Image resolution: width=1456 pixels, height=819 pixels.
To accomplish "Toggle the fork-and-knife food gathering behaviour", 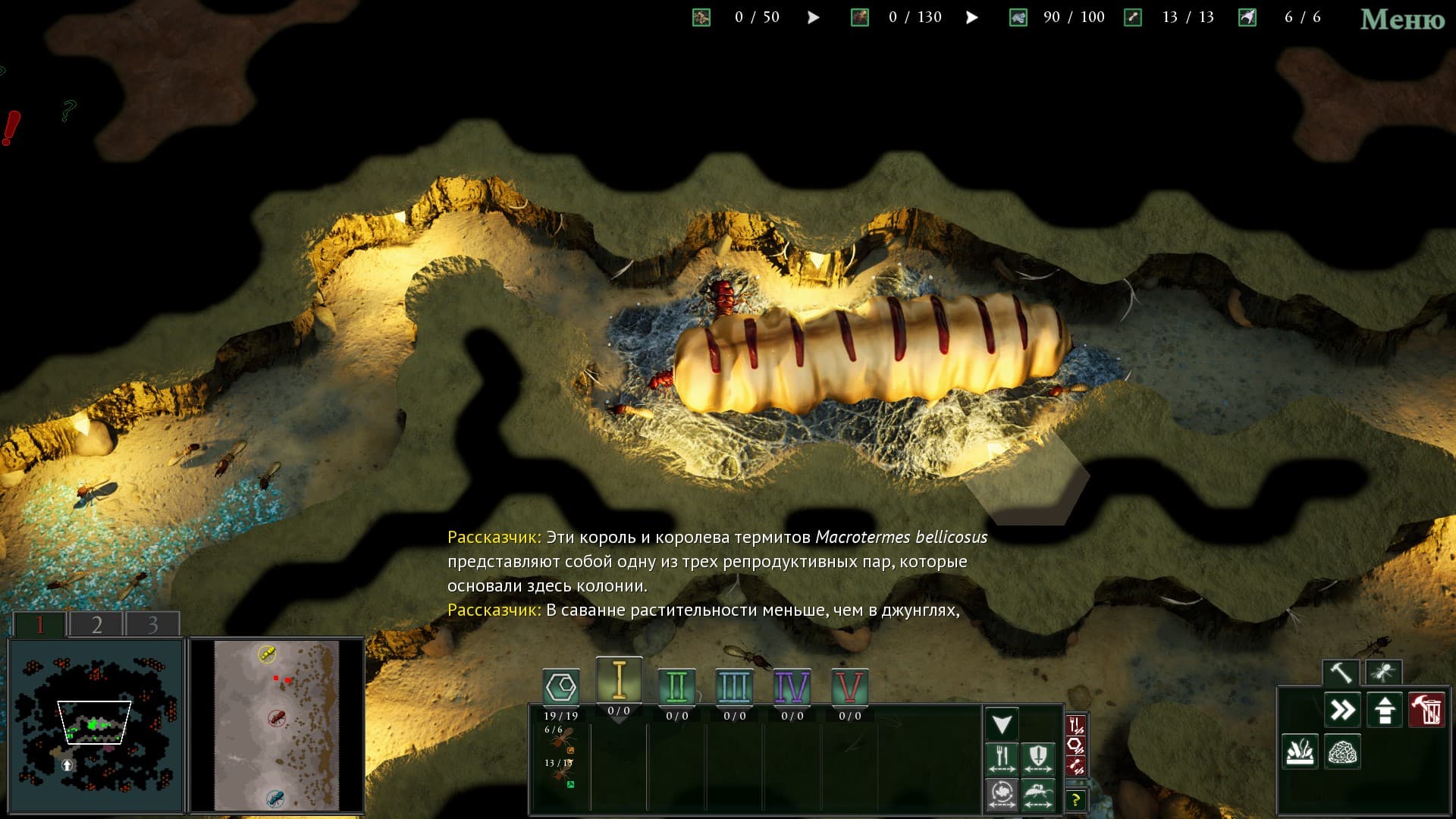I will [x=1002, y=758].
